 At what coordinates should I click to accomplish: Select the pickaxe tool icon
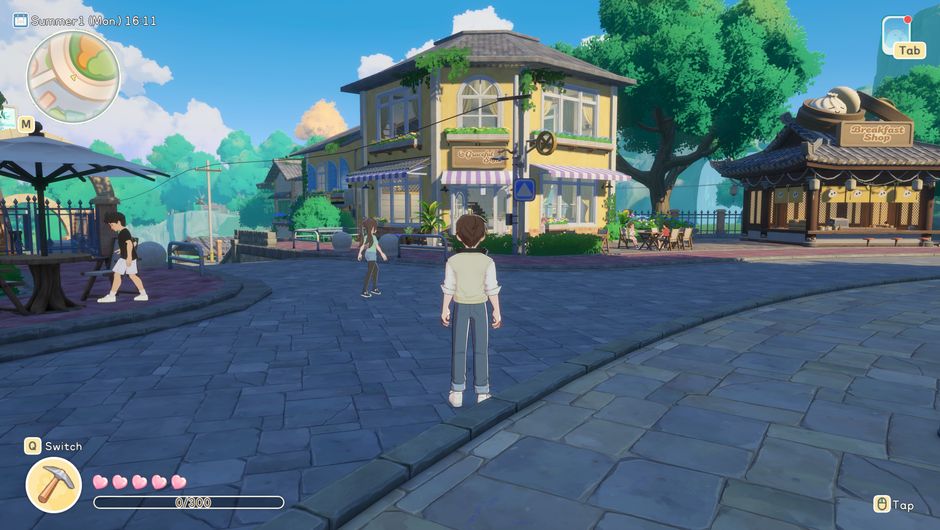click(53, 485)
